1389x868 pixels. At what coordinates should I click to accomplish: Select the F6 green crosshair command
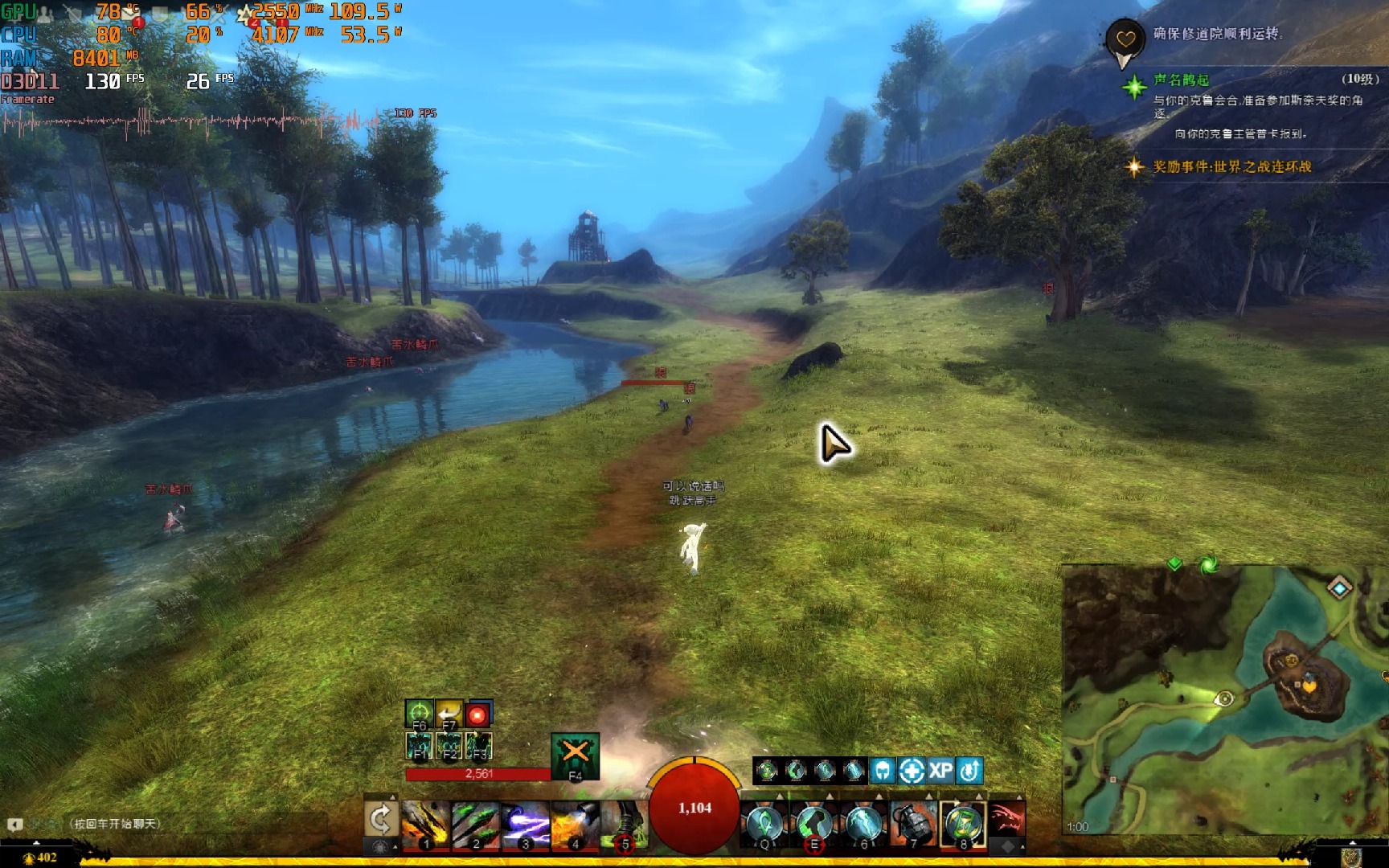419,714
